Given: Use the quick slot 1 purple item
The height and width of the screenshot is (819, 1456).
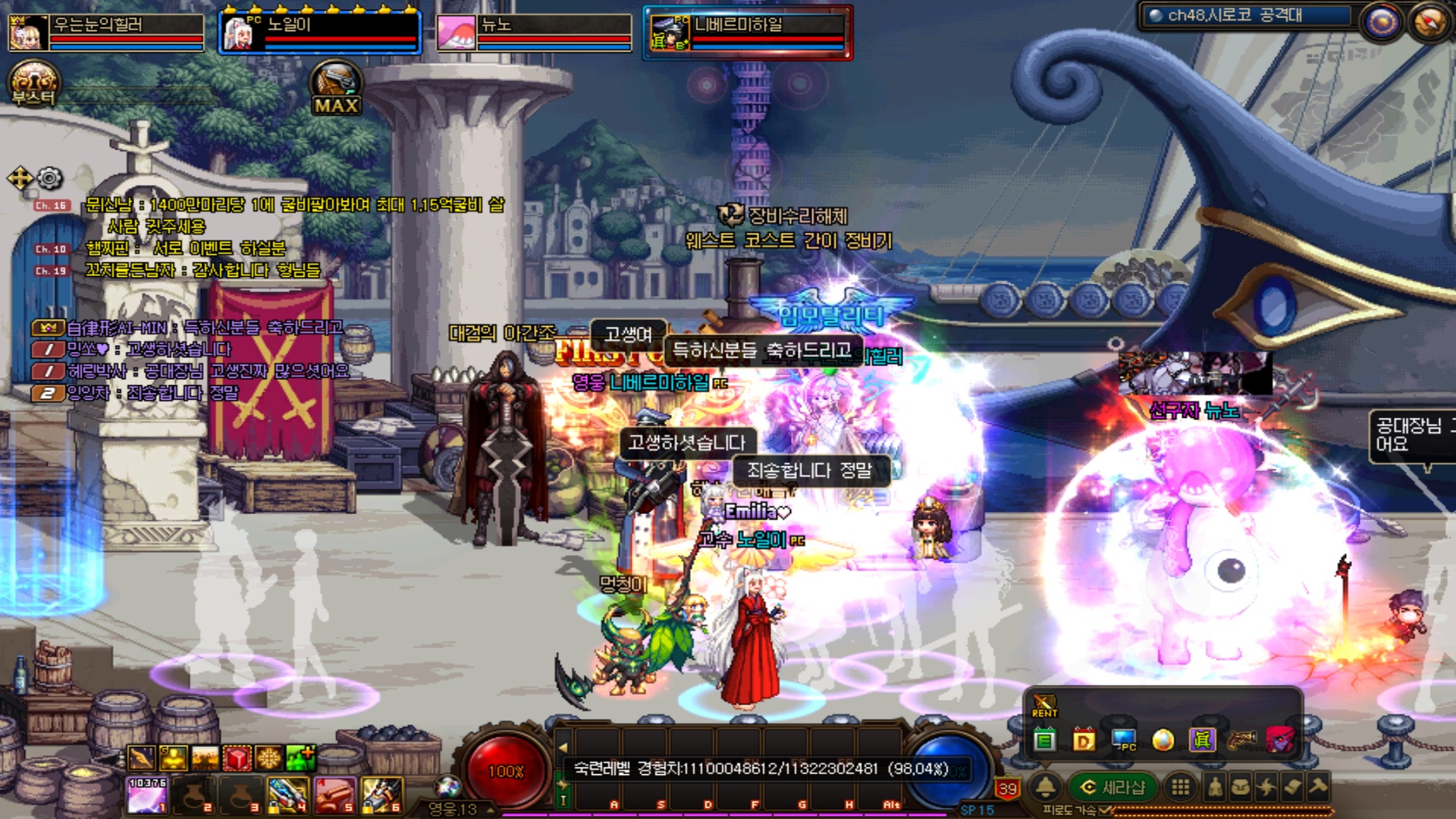Looking at the screenshot, I should tap(147, 795).
